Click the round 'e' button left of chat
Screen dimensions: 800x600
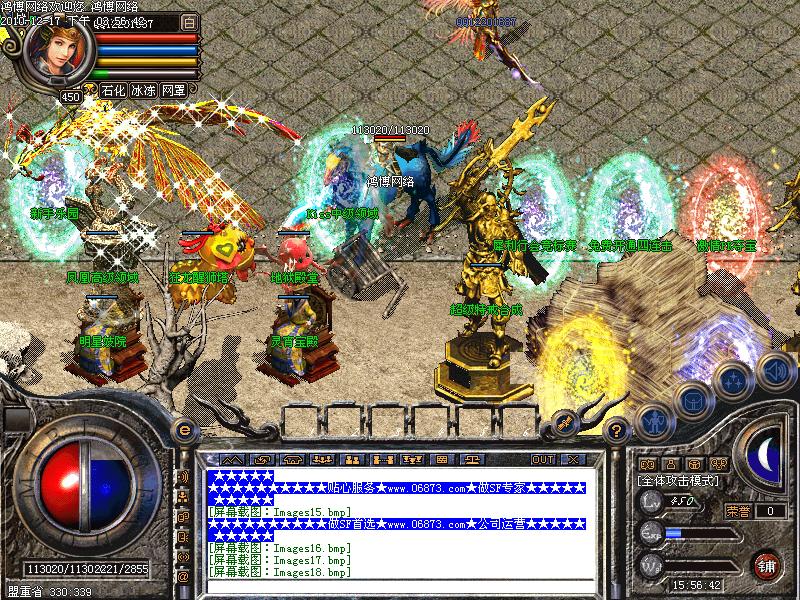coord(184,429)
